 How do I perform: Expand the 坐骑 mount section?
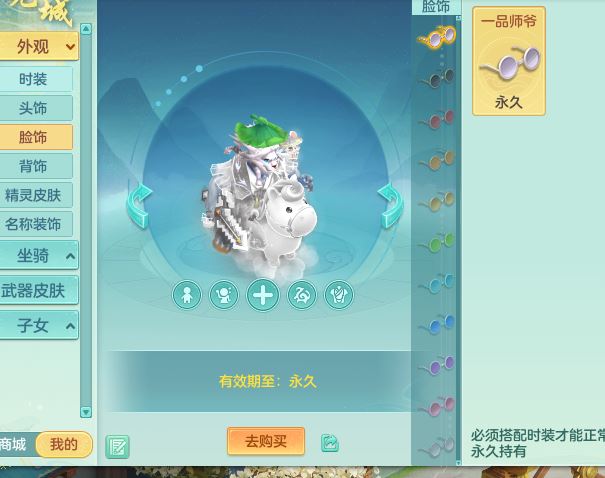pyautogui.click(x=38, y=256)
